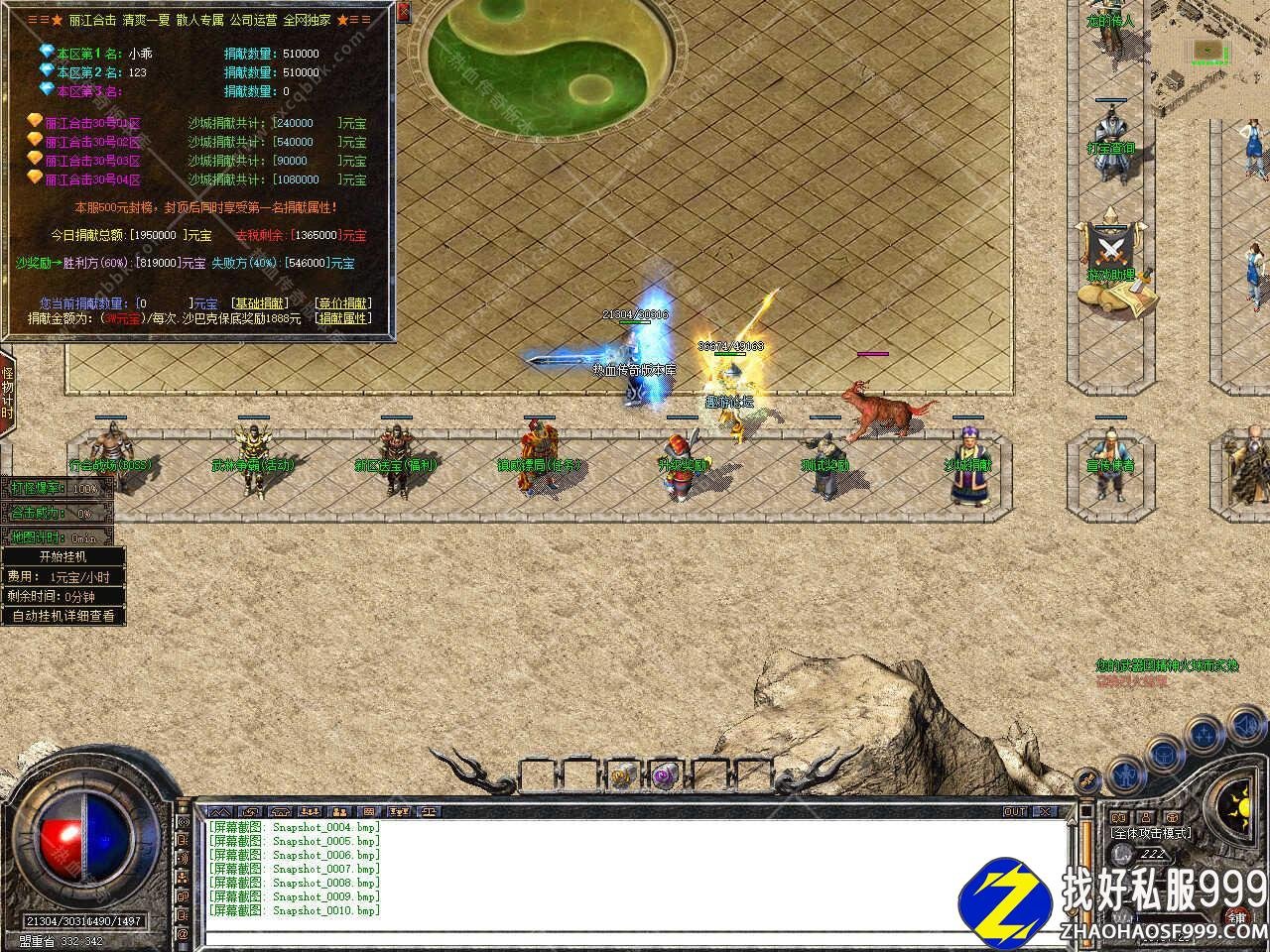Open 自动挂机详细查看 details
This screenshot has width=1270, height=952.
pyautogui.click(x=63, y=616)
